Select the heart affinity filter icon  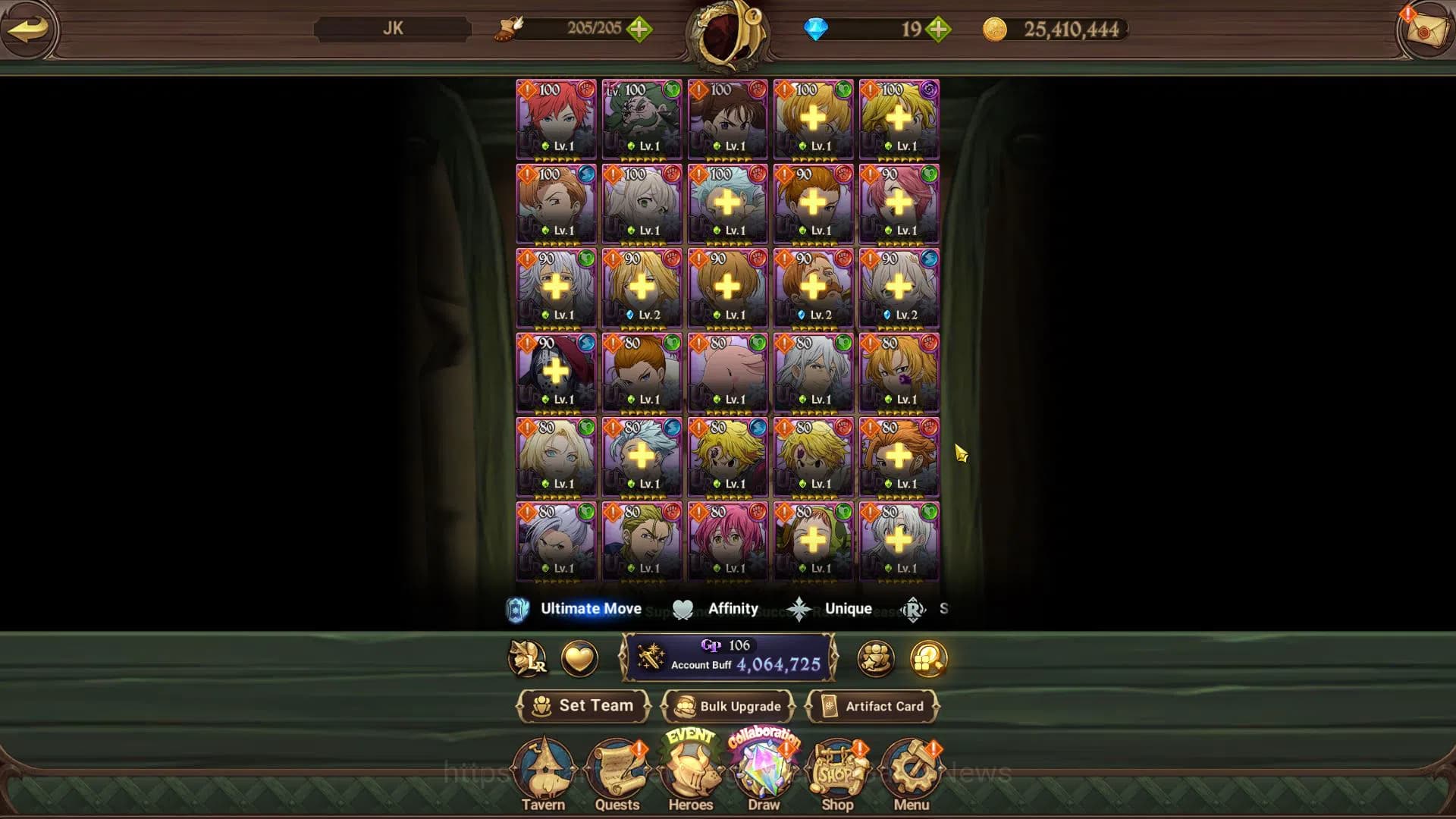(576, 659)
